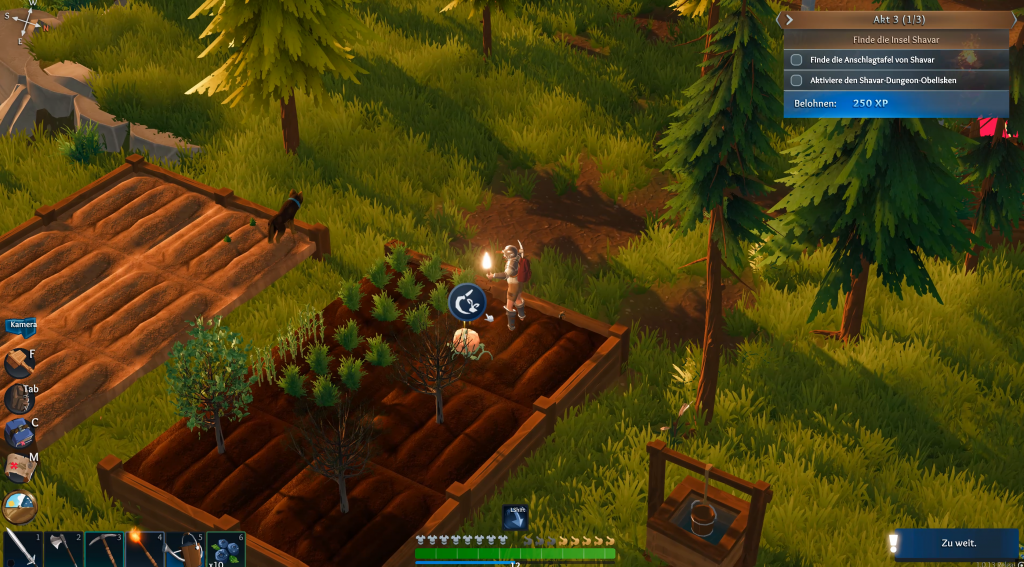This screenshot has width=1024, height=567.
Task: Select the sword in hotbar slot 1
Action: (20, 548)
